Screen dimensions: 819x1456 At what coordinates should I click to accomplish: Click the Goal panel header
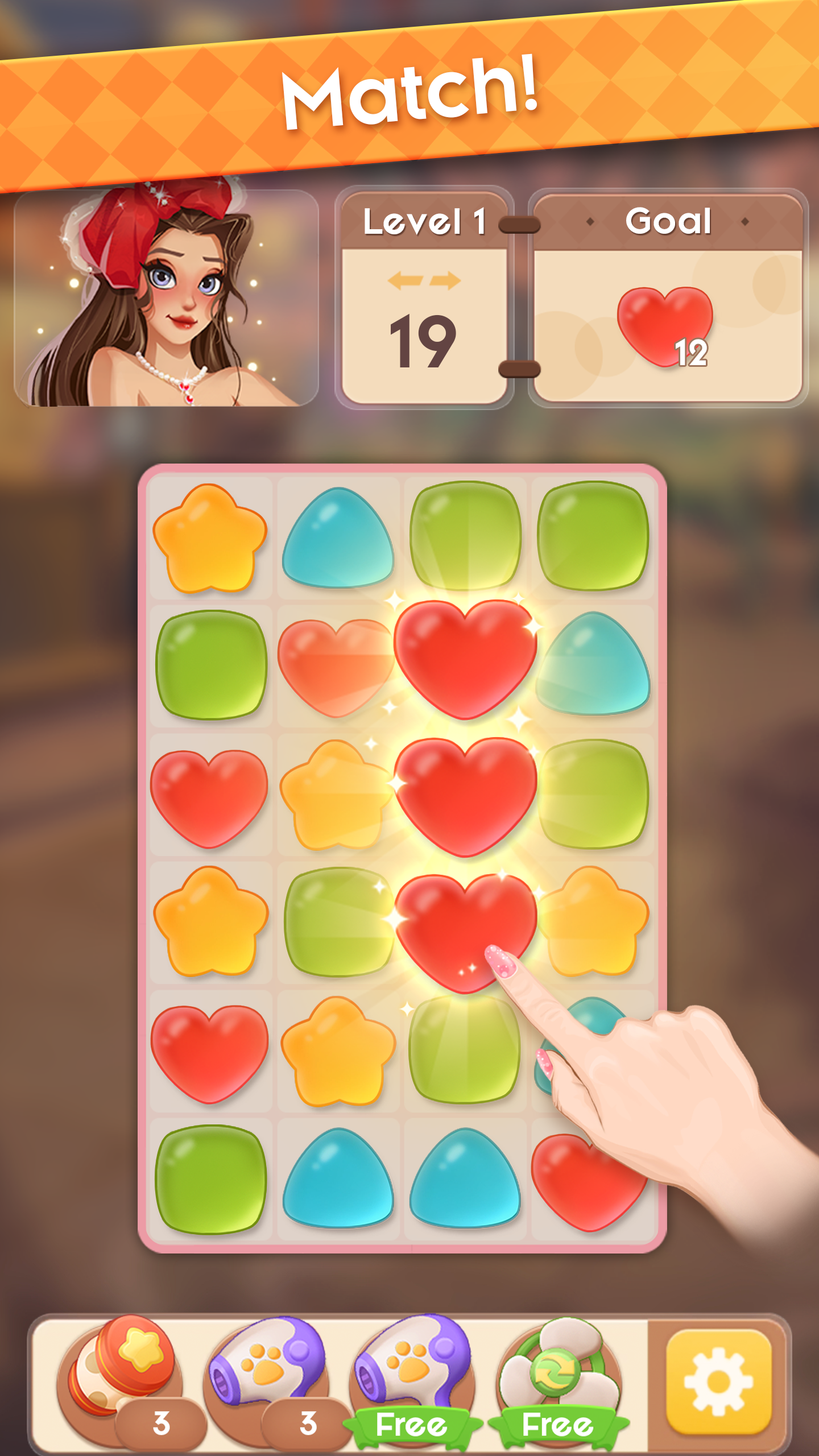668,221
